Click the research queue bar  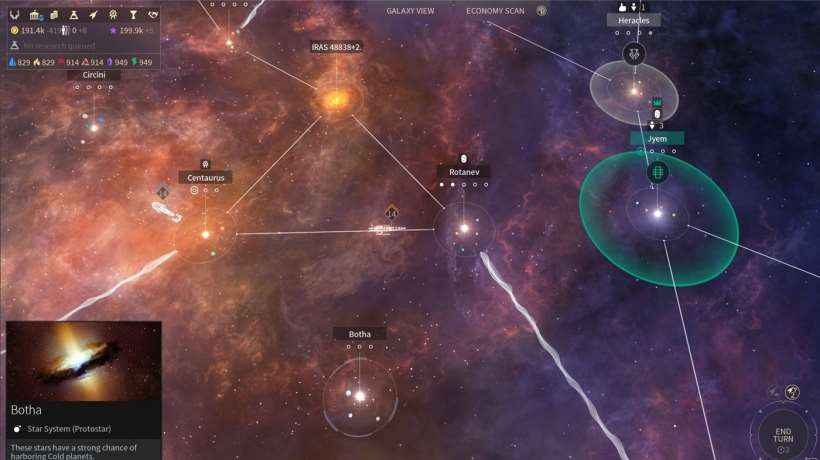pos(80,46)
